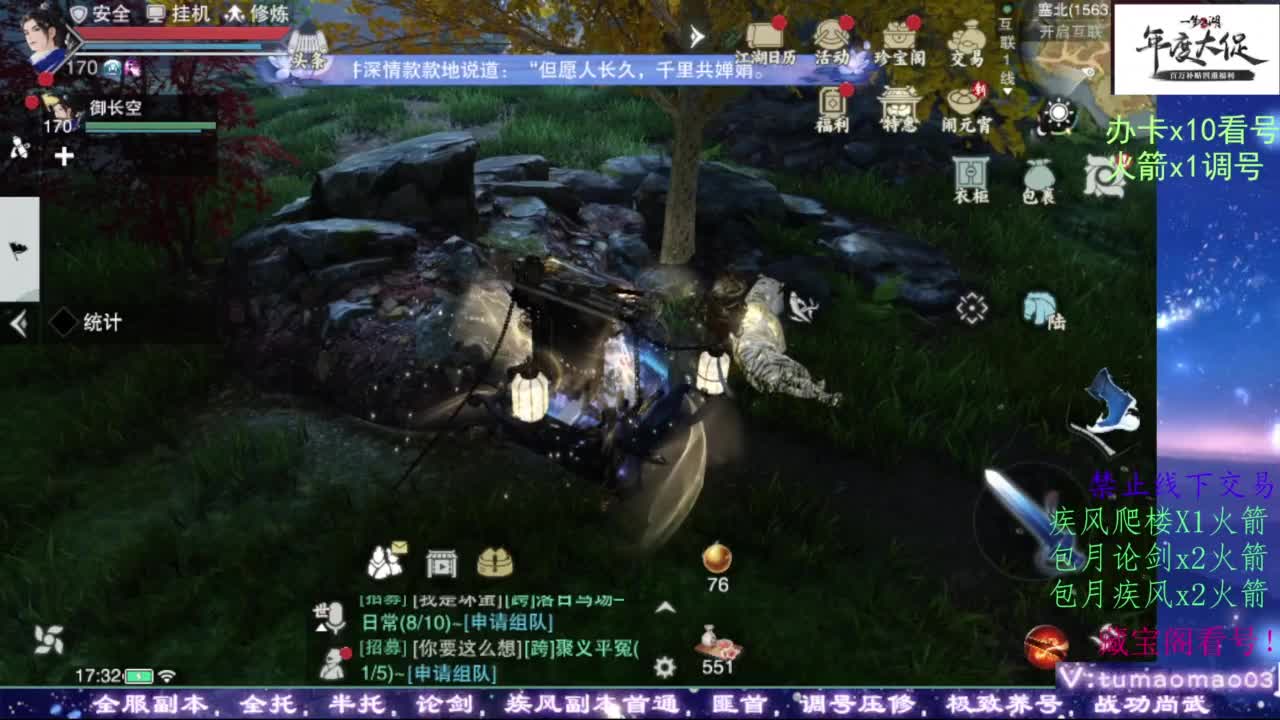
Task: Open the friends panel with mail notification
Action: click(385, 564)
